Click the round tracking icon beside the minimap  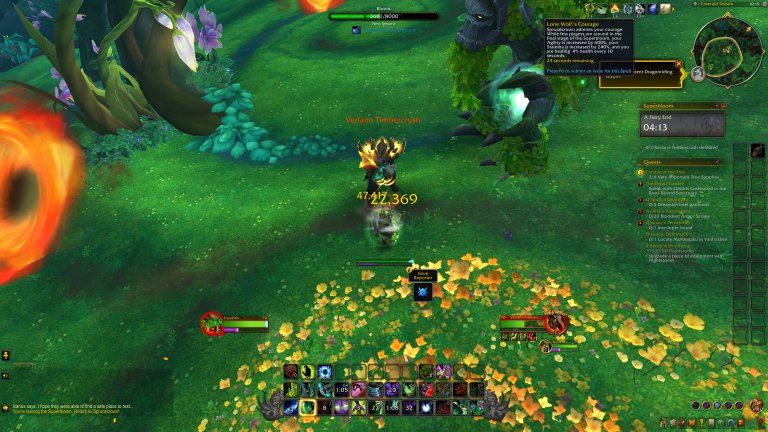697,72
